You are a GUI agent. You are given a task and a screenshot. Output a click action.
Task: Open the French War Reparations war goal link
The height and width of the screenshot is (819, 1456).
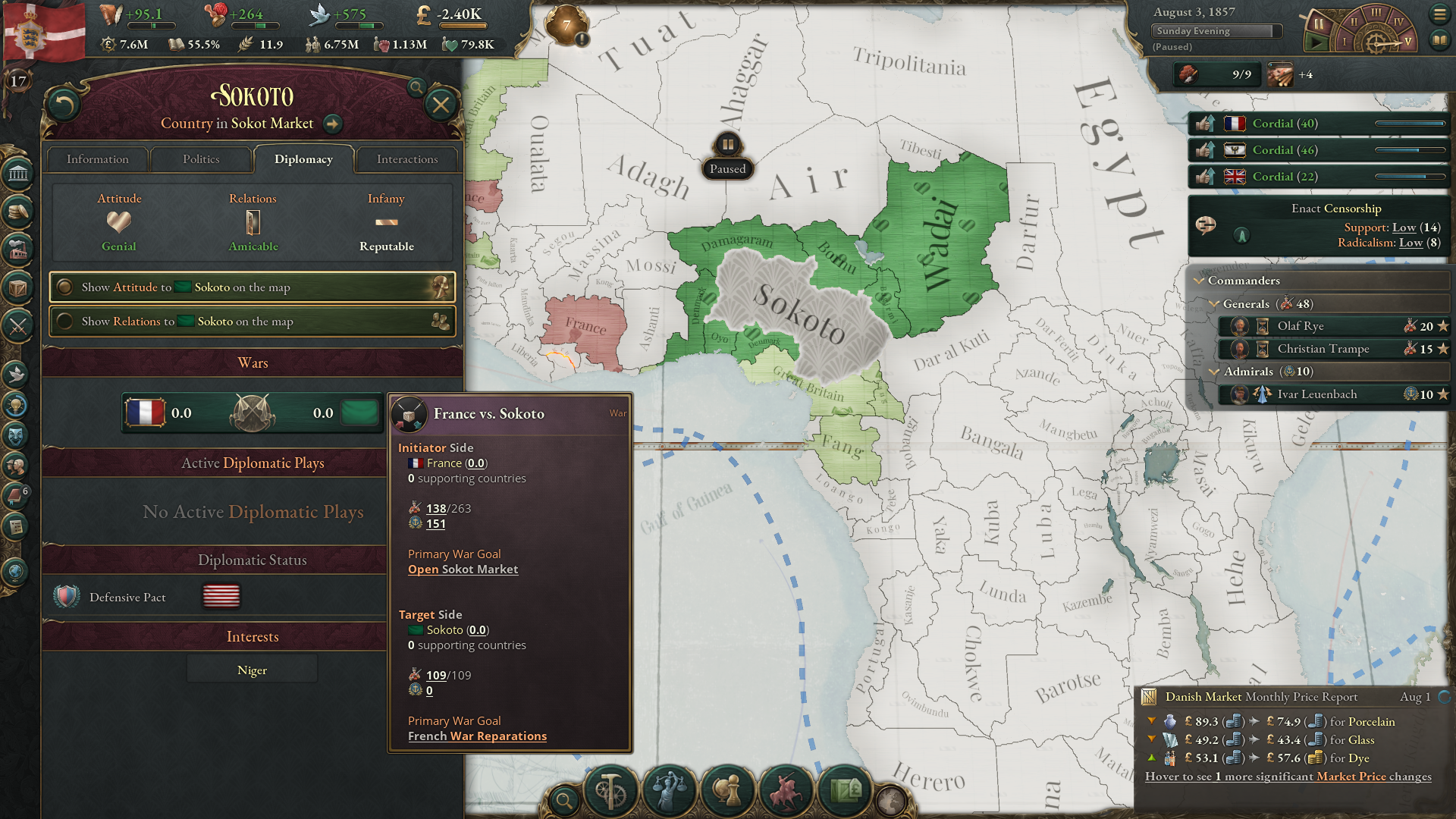[477, 736]
